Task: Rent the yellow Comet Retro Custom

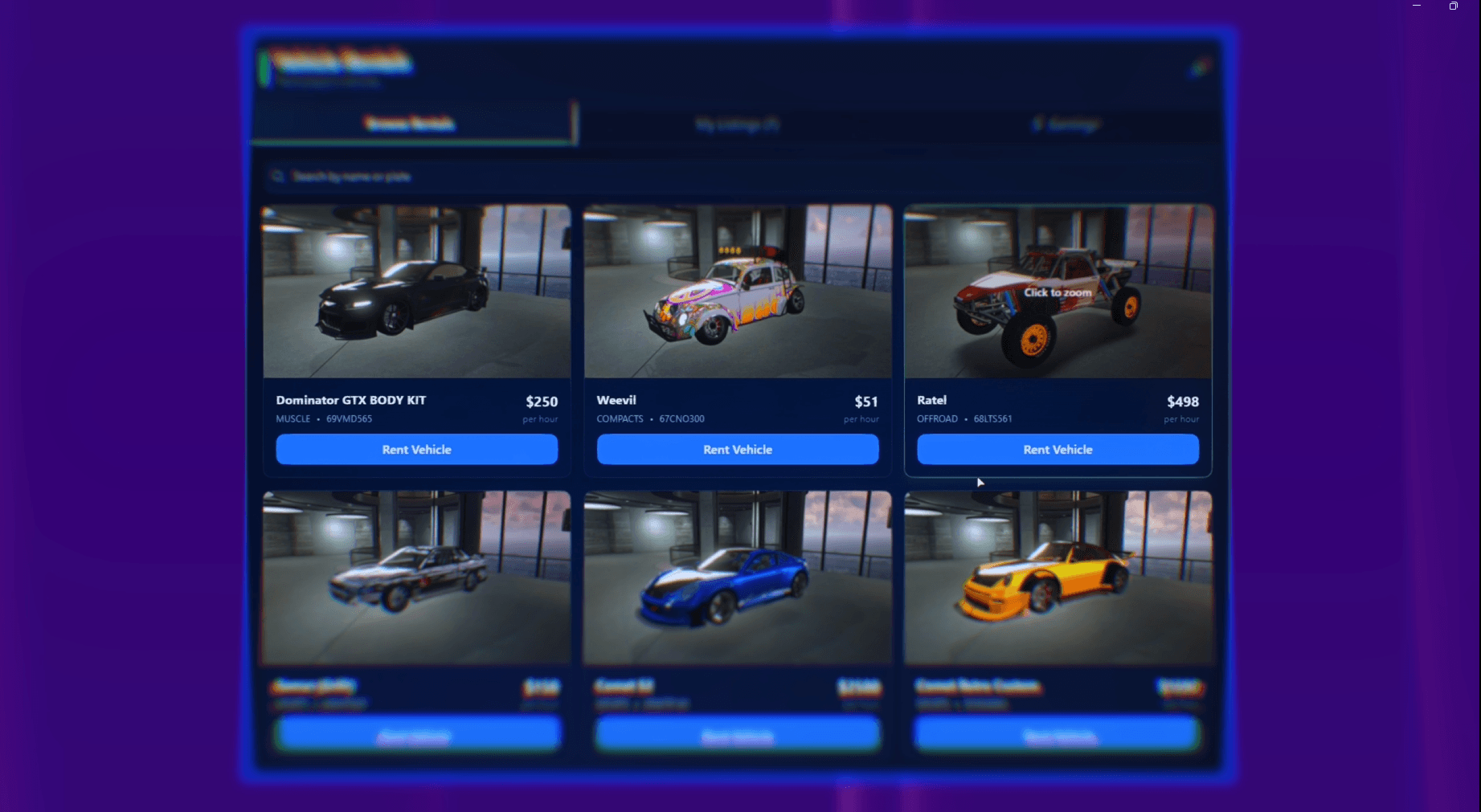Action: (x=1058, y=735)
